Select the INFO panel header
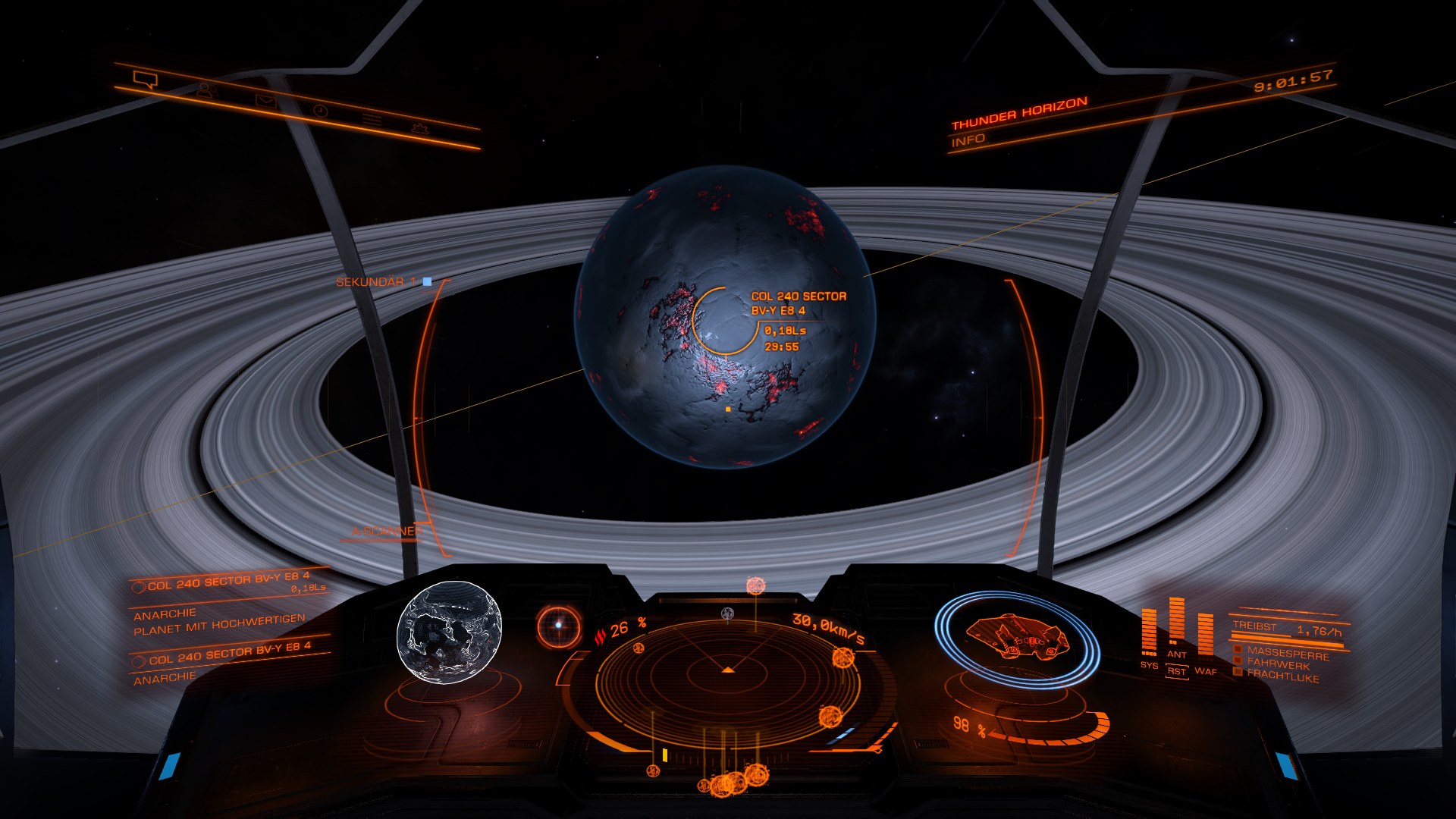 tap(968, 140)
